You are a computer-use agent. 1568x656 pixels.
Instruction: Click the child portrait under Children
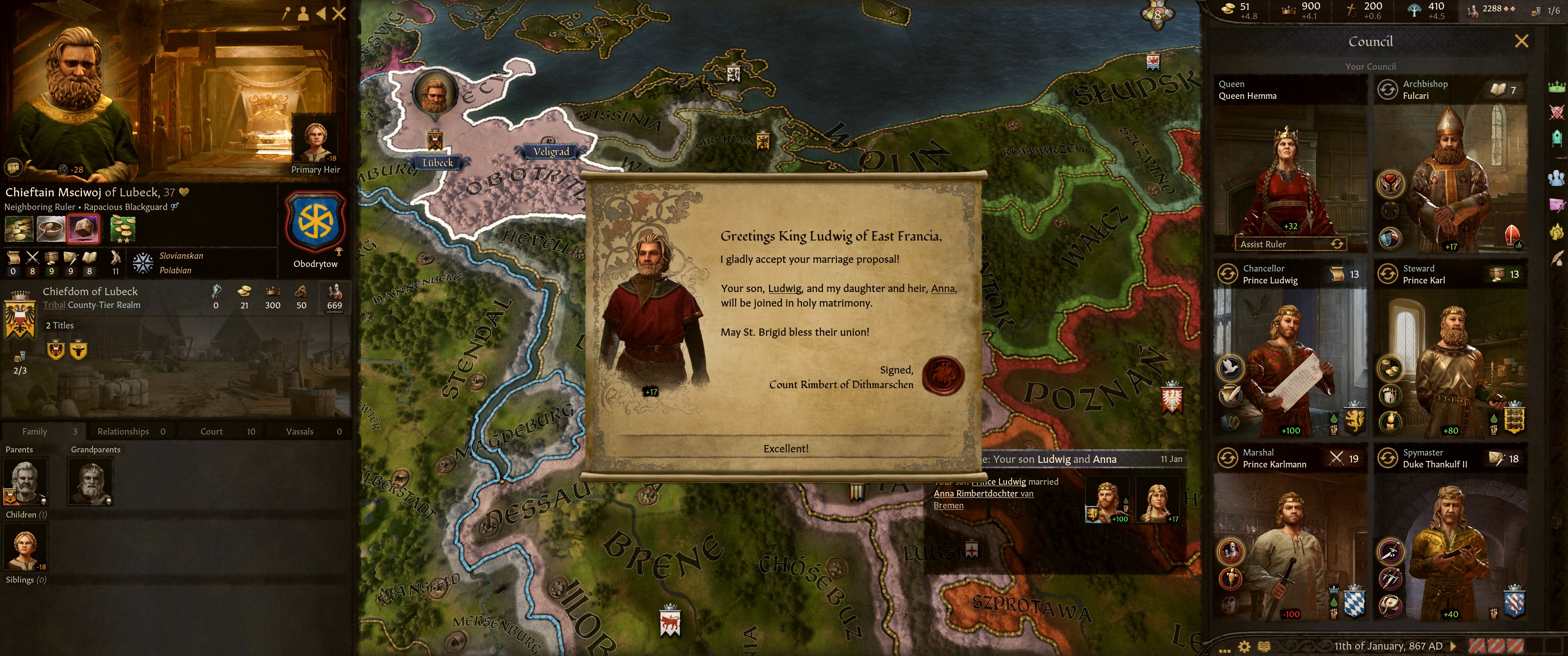(25, 547)
